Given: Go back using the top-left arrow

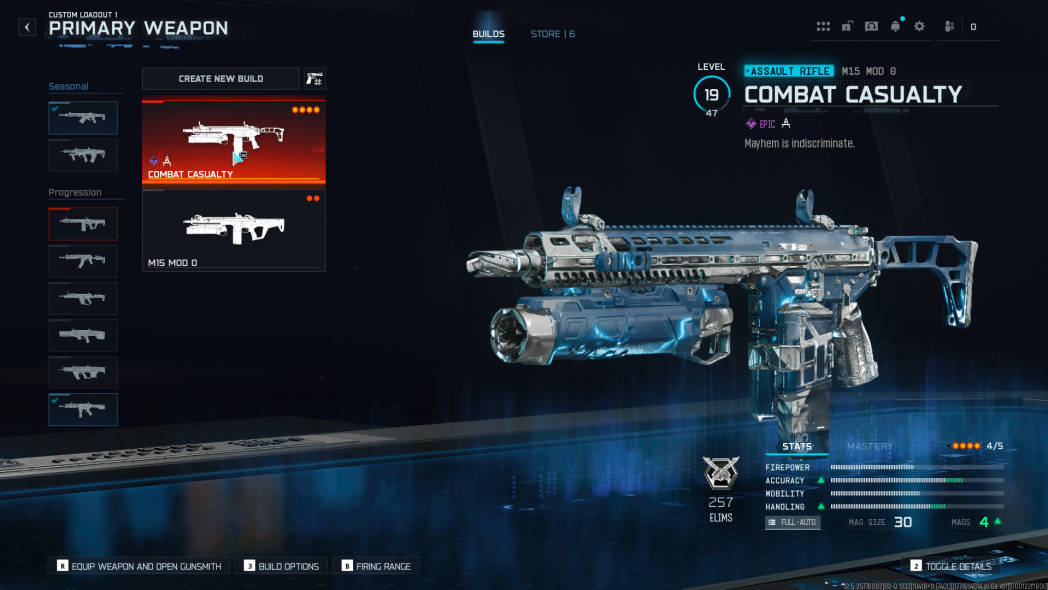Looking at the screenshot, I should 27,28.
